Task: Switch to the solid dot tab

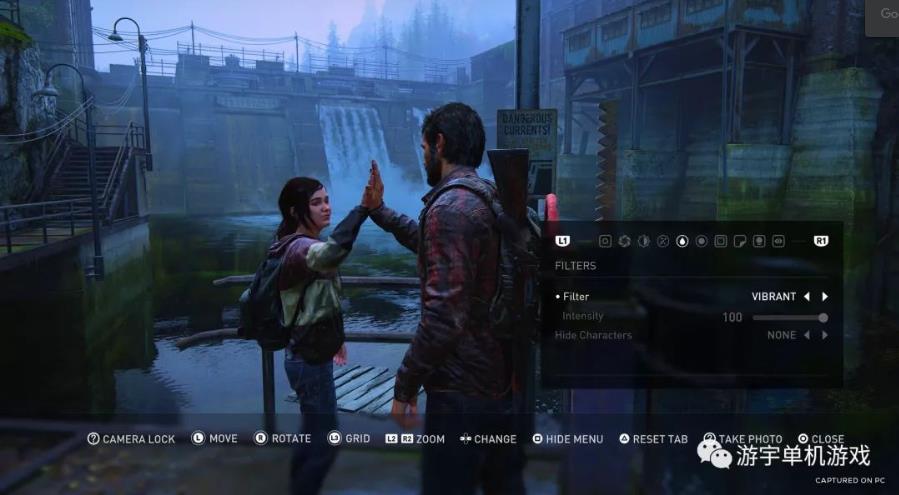Action: [x=701, y=241]
